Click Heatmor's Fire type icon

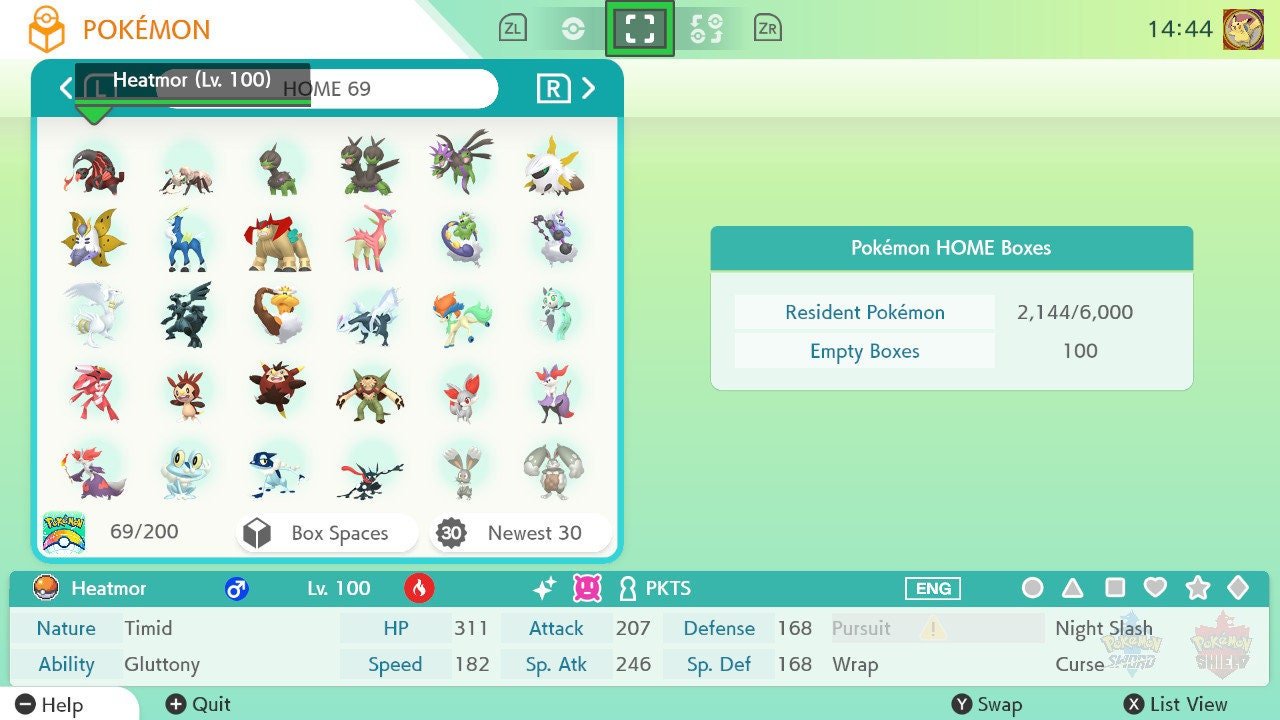coord(419,588)
